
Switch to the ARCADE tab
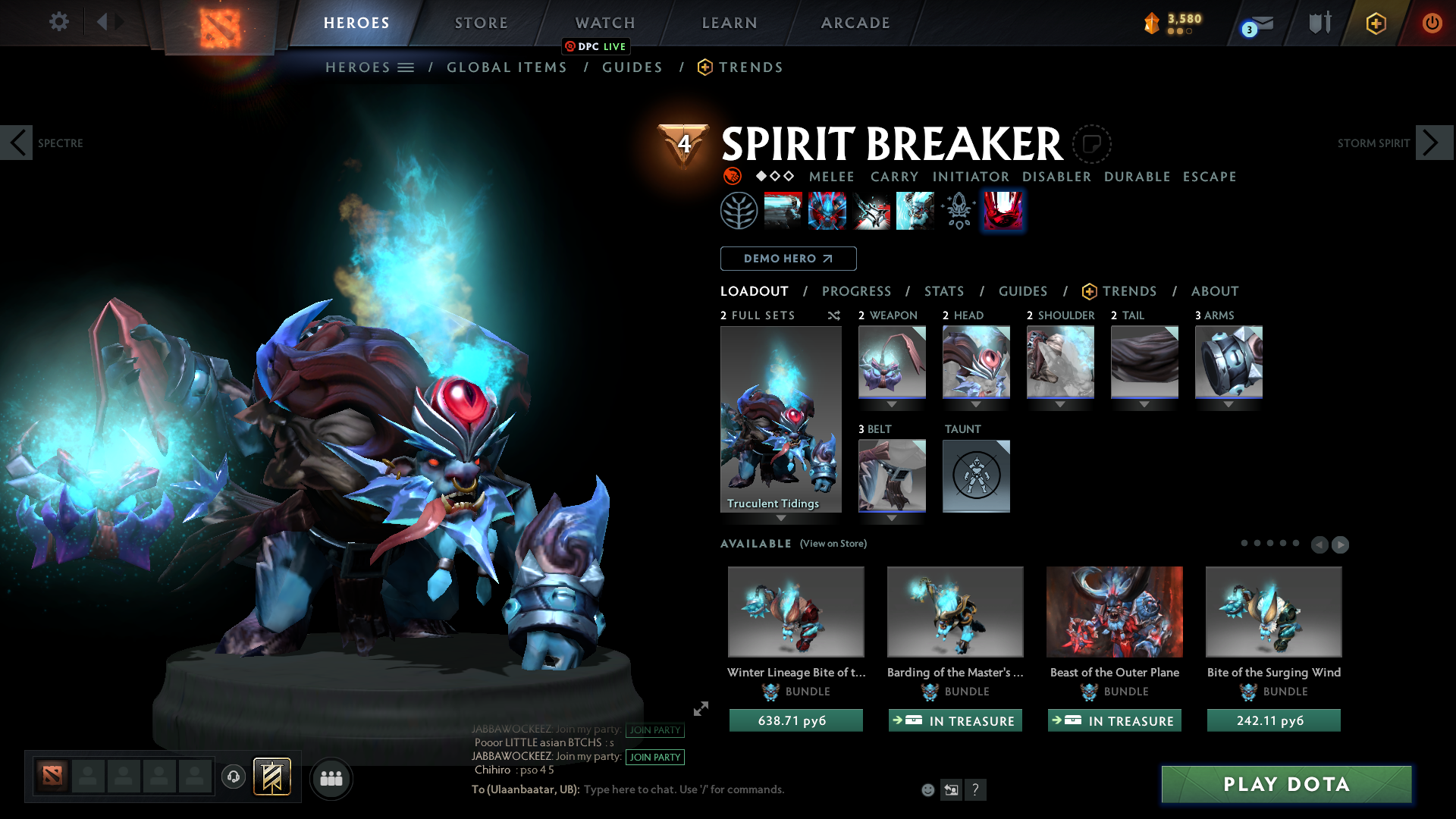[x=855, y=23]
